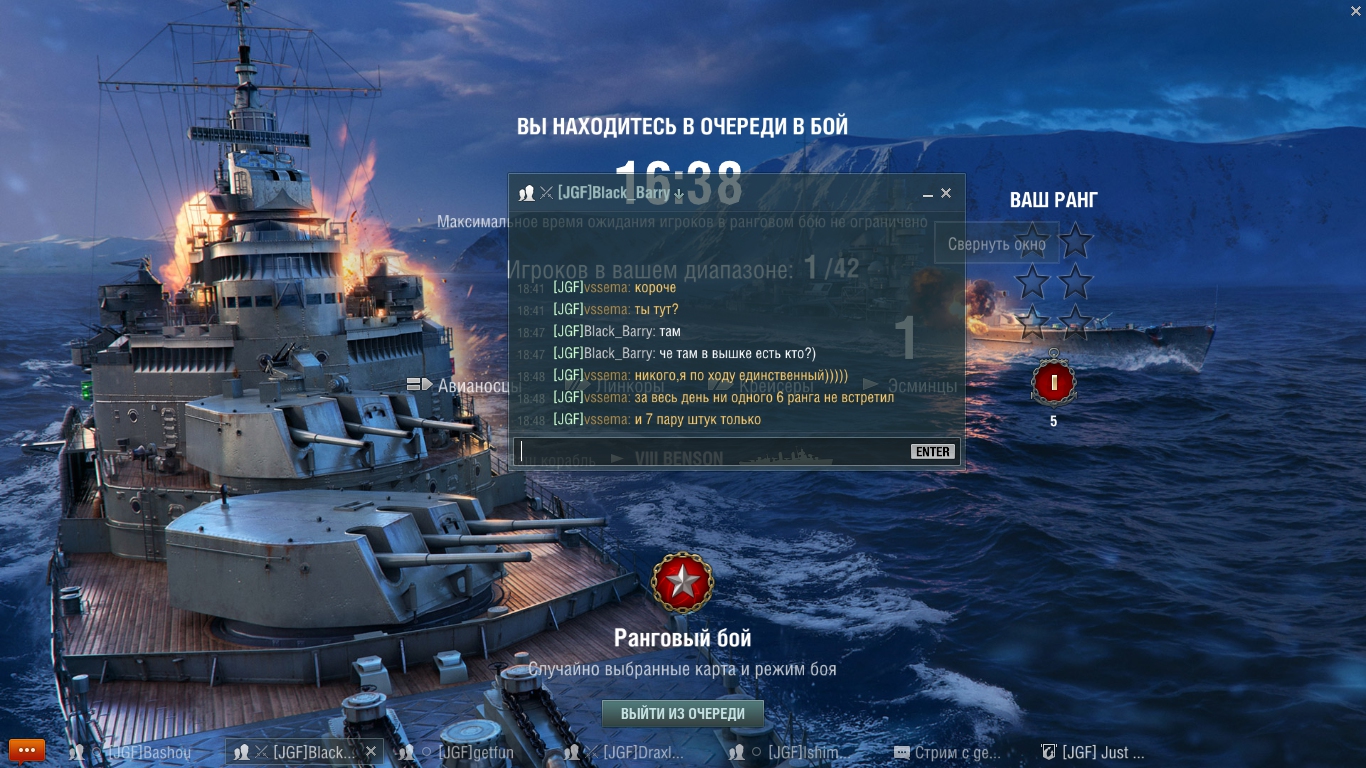
Task: Open the arrow dropdown beside Black_Barry's name
Action: pyautogui.click(x=678, y=194)
